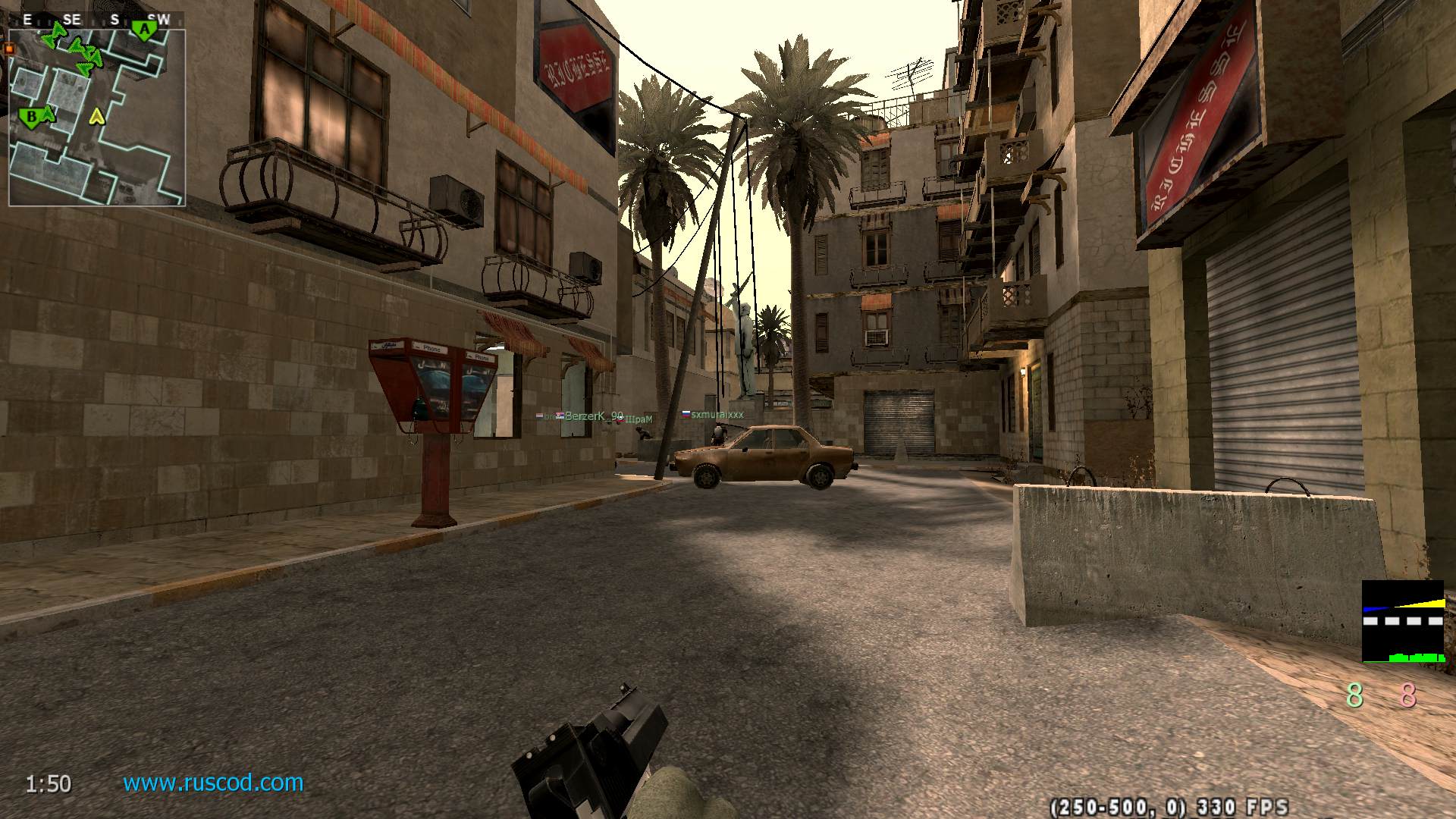Click the orange square icon beside the minimap
Screen dimensions: 1456x819
pyautogui.click(x=10, y=49)
